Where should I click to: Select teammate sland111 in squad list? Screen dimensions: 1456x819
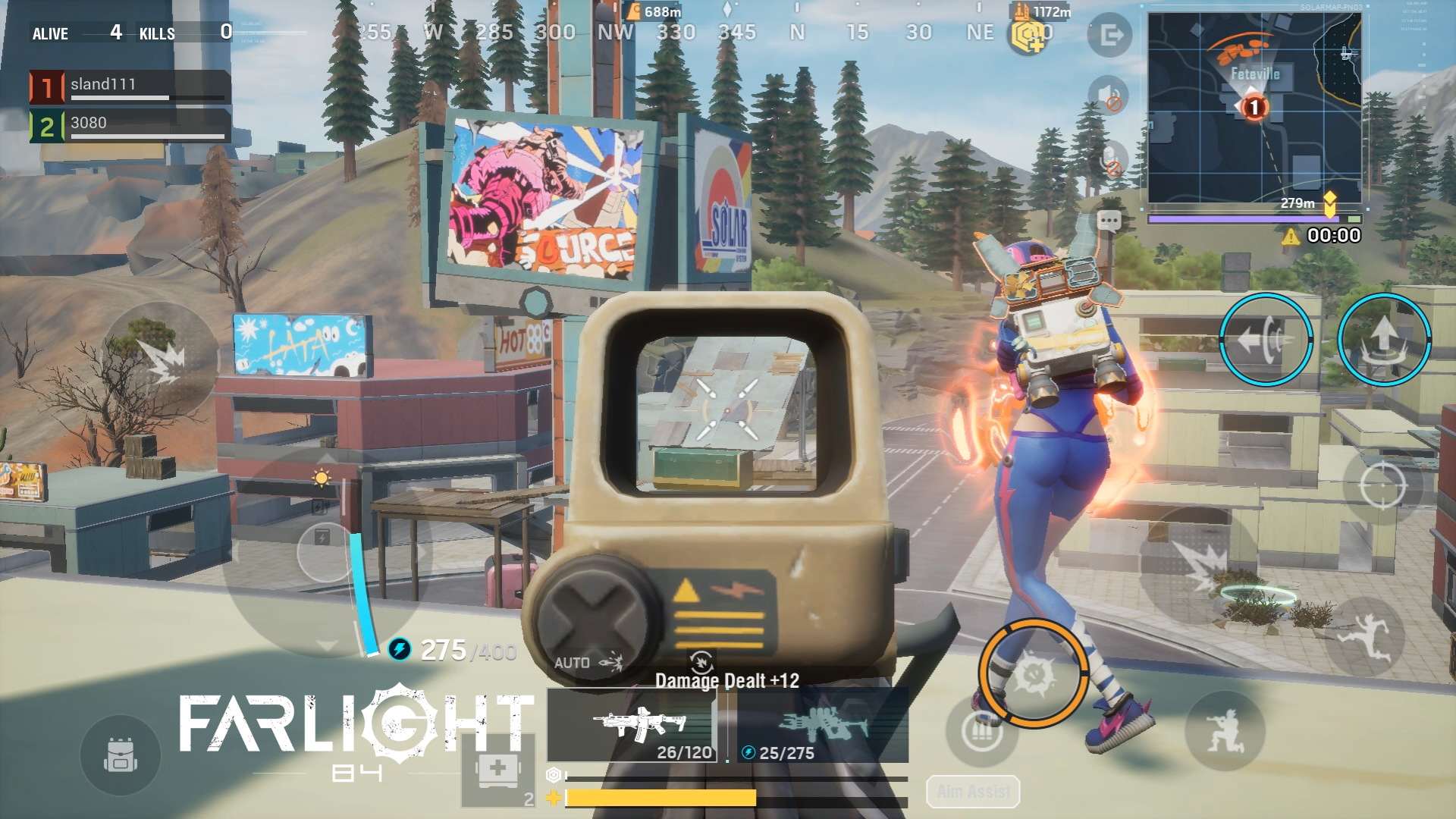[x=130, y=86]
